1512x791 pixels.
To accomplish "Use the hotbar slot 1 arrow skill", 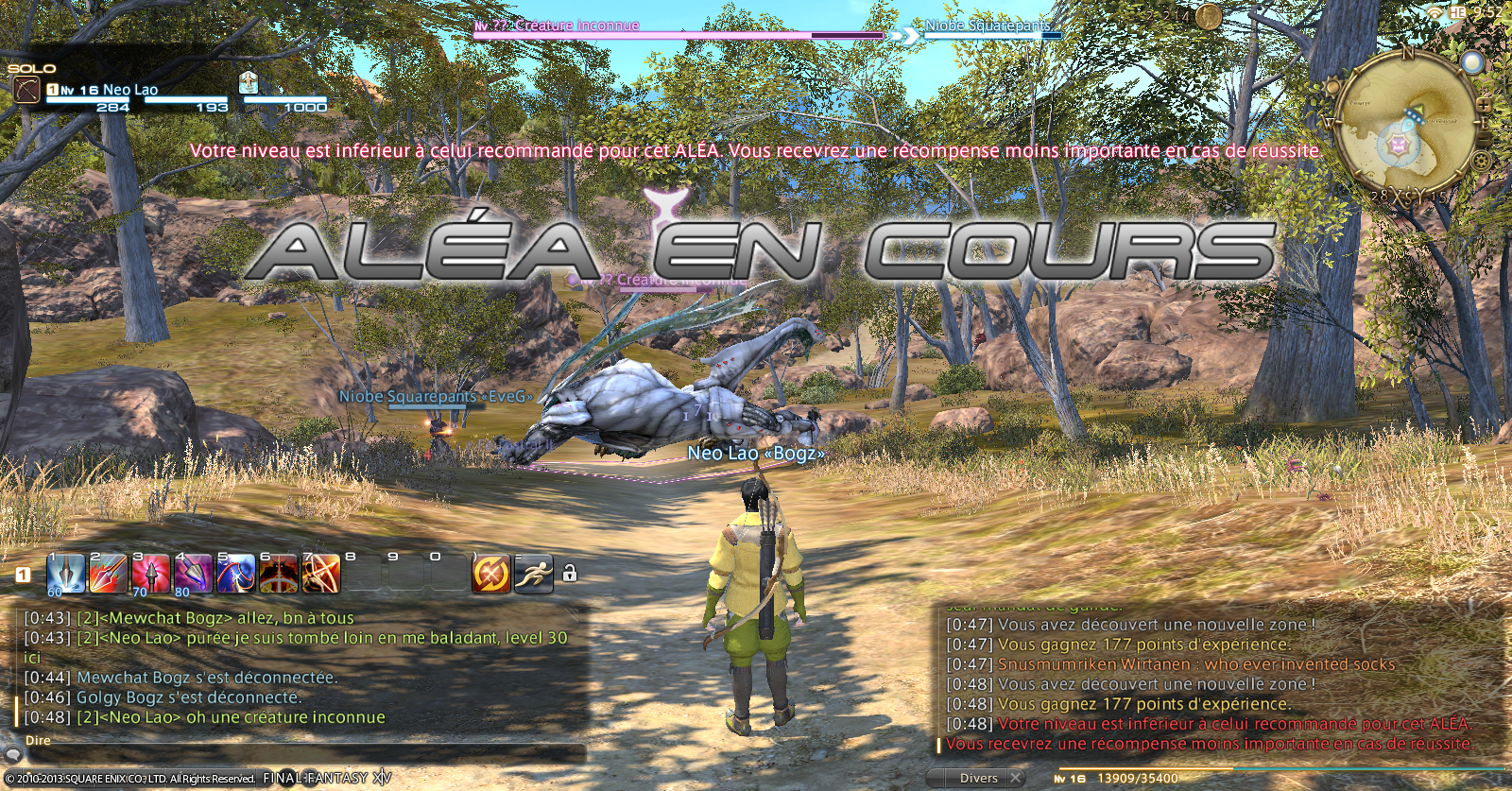I will point(66,574).
